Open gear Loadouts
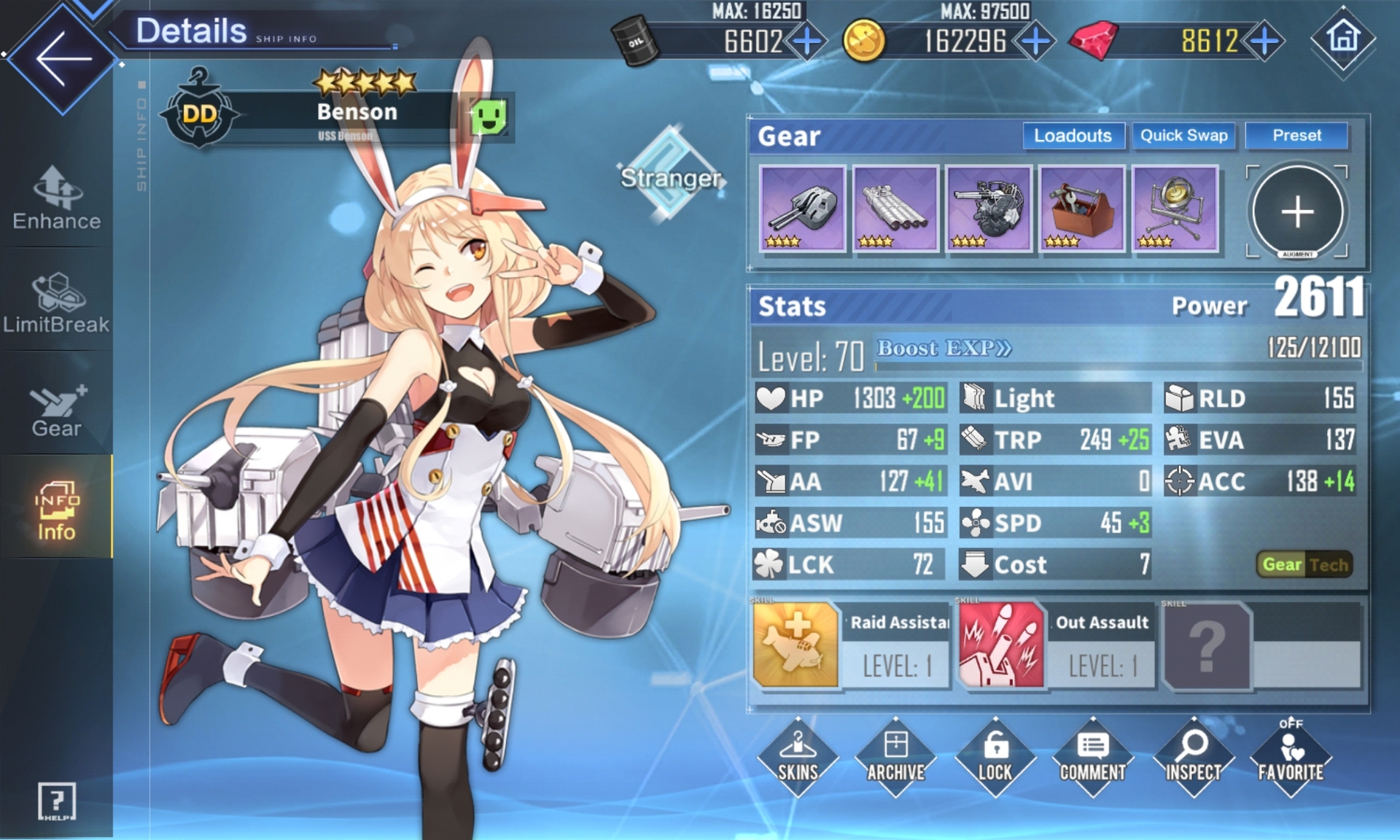This screenshot has width=1400, height=840. click(x=1073, y=136)
